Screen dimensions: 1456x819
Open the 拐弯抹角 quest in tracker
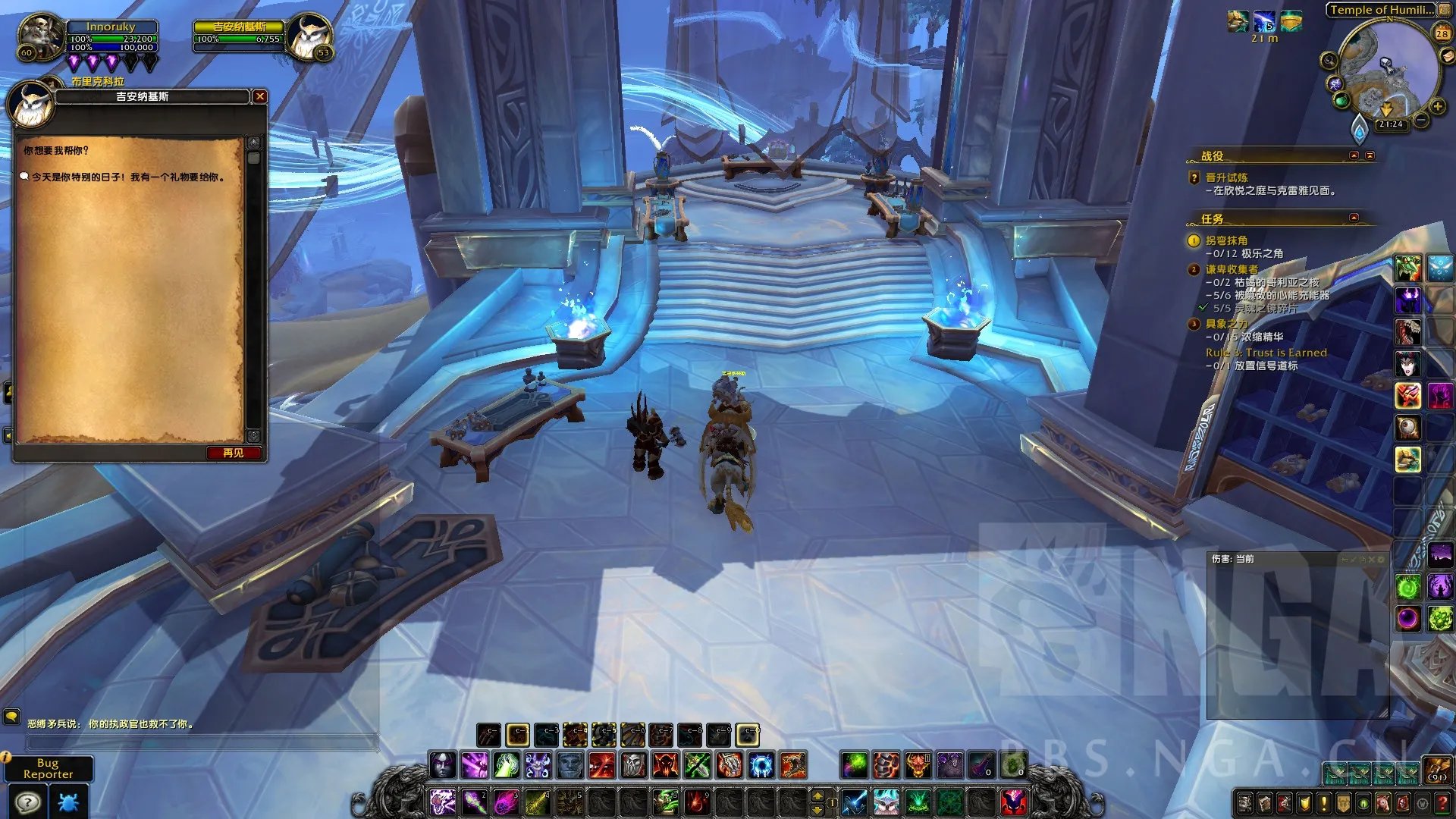coord(1226,240)
